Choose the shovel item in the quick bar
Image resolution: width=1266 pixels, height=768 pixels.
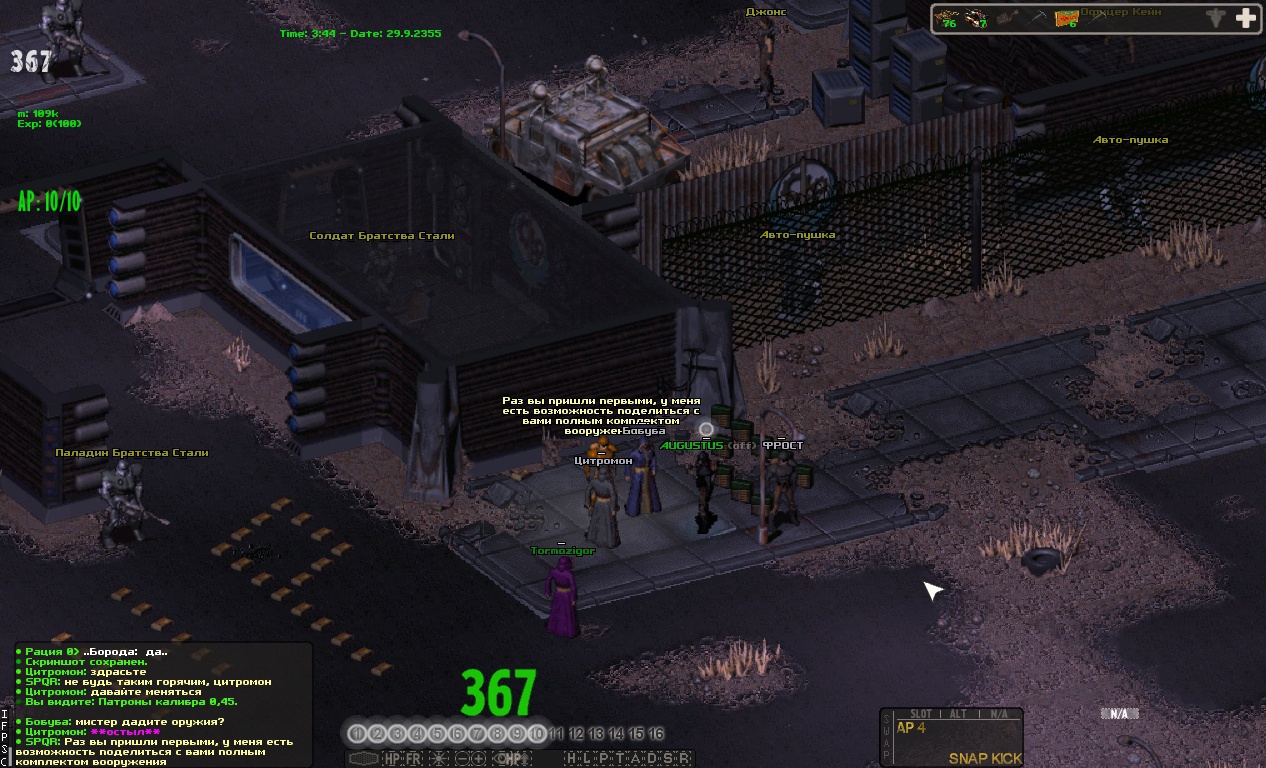point(1036,18)
